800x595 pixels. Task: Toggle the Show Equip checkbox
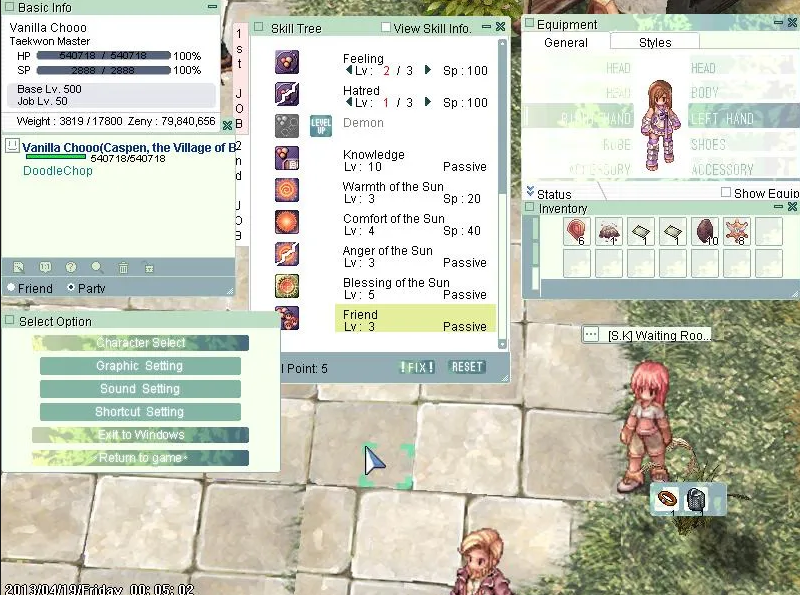(x=726, y=193)
